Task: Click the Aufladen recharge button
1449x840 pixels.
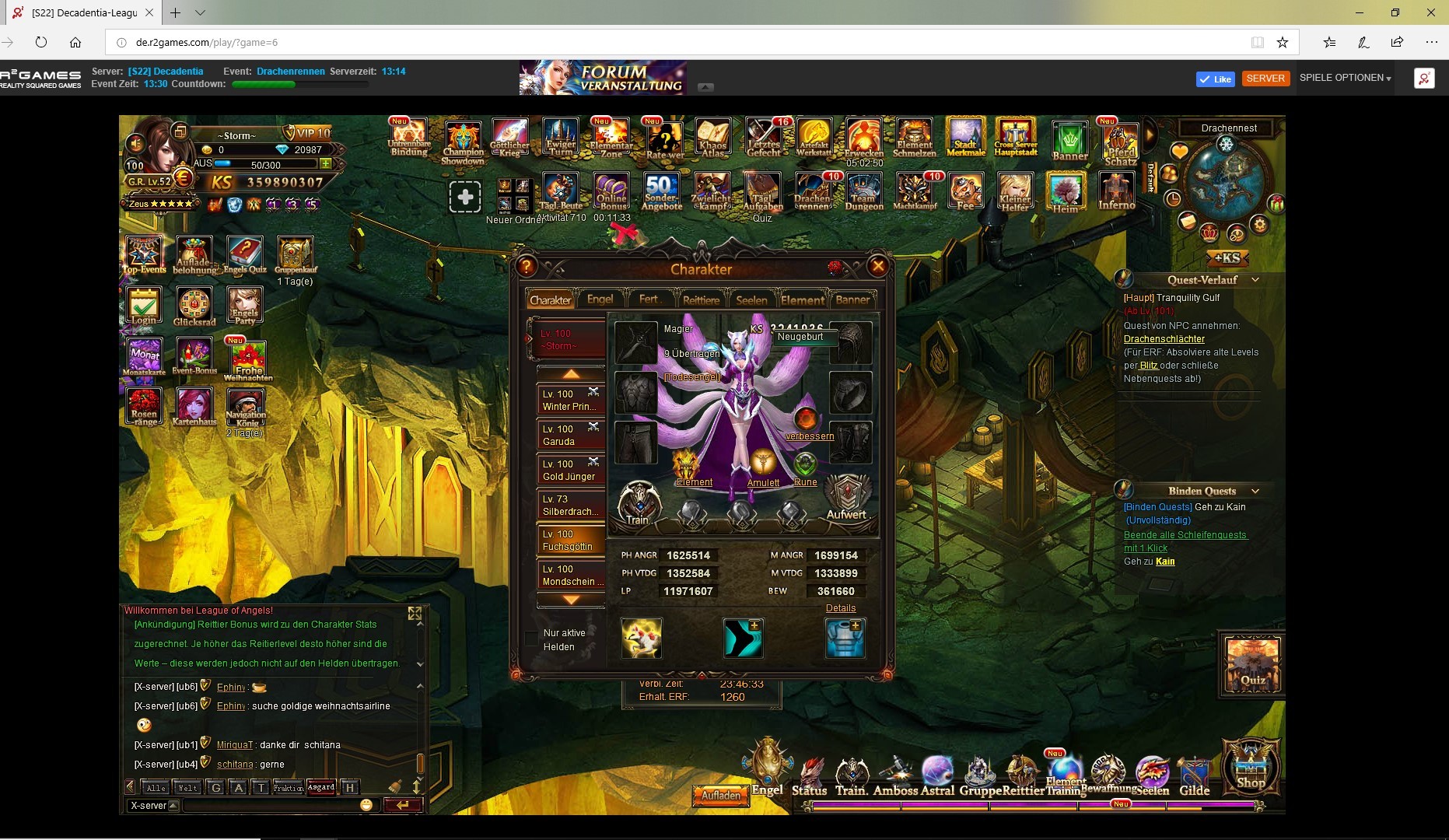Action: (x=721, y=796)
